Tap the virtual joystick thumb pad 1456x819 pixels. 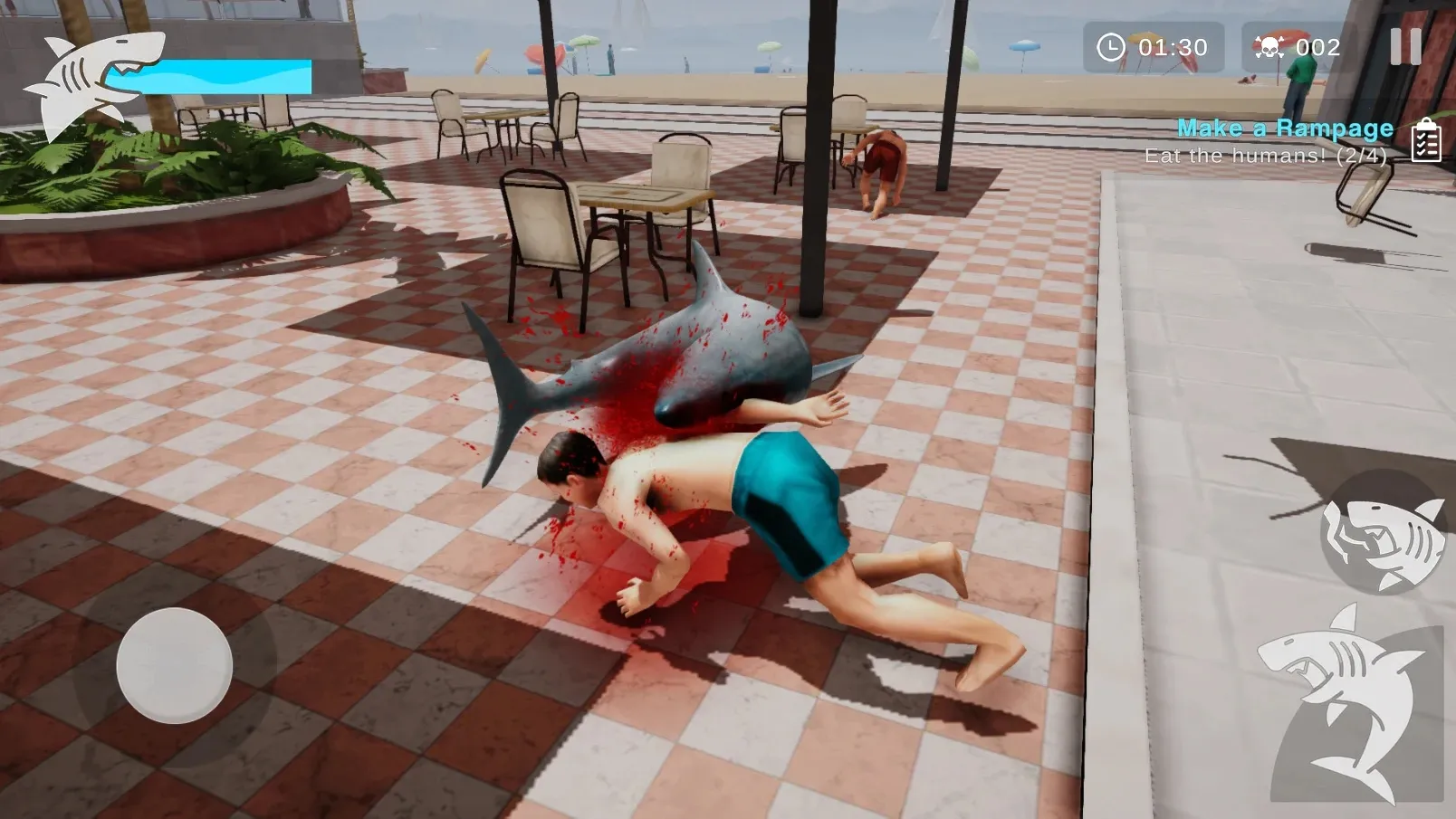click(174, 666)
